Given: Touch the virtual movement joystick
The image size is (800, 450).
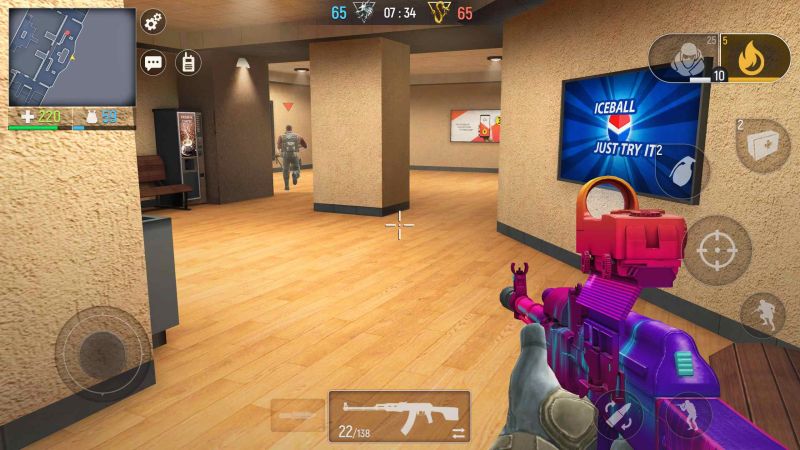Looking at the screenshot, I should 101,352.
